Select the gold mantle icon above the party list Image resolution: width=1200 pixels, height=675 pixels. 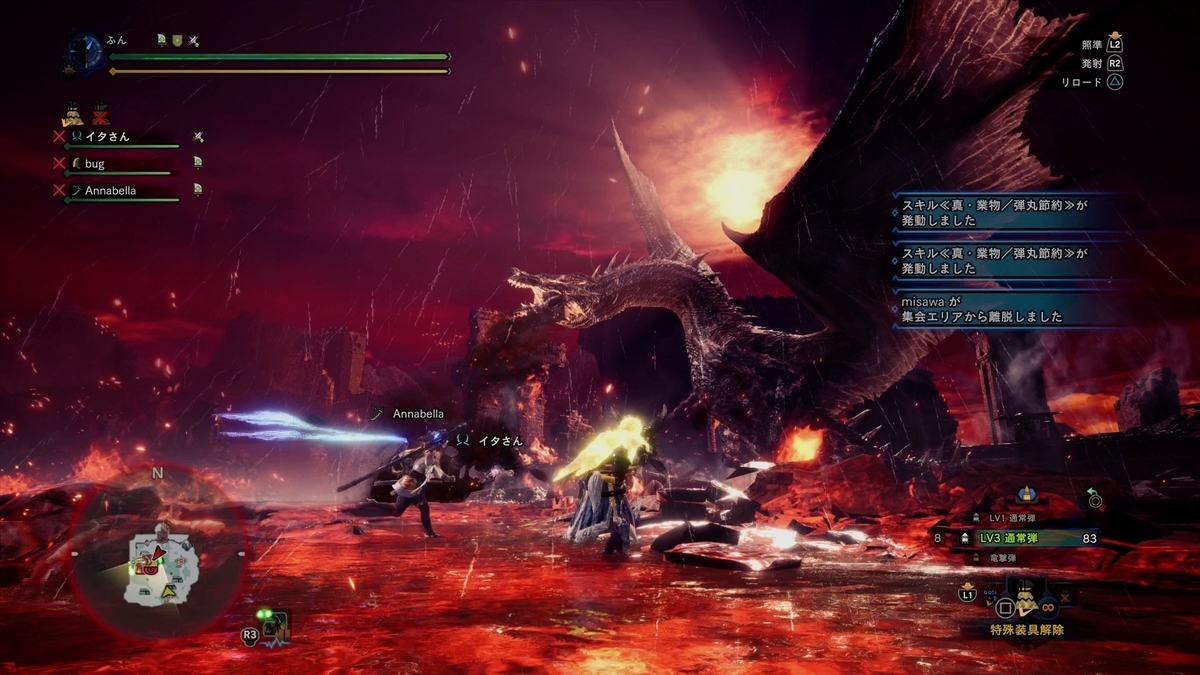pyautogui.click(x=72, y=114)
